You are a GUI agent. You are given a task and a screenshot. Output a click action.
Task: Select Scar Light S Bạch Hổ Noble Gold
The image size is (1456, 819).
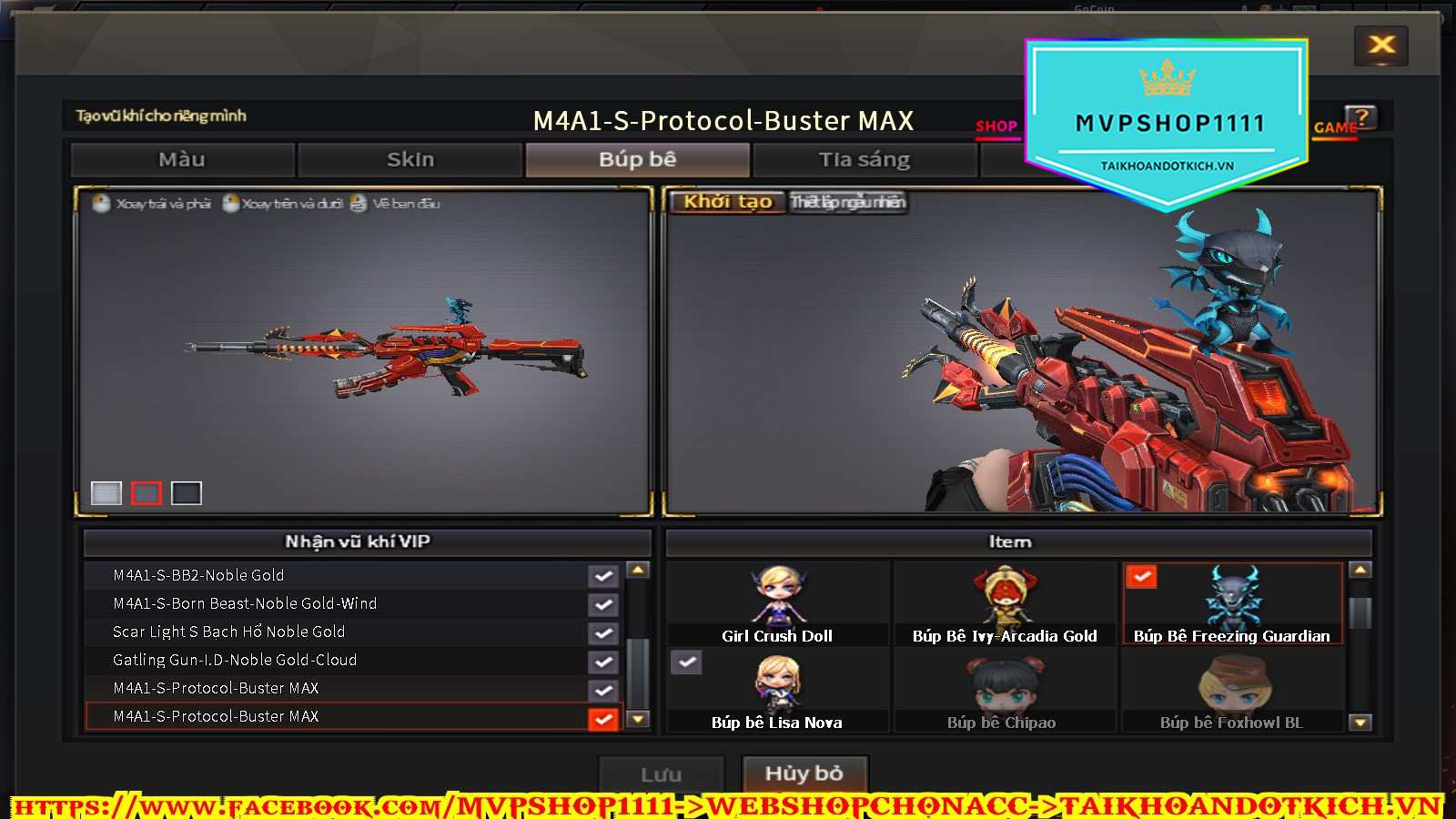(337, 632)
